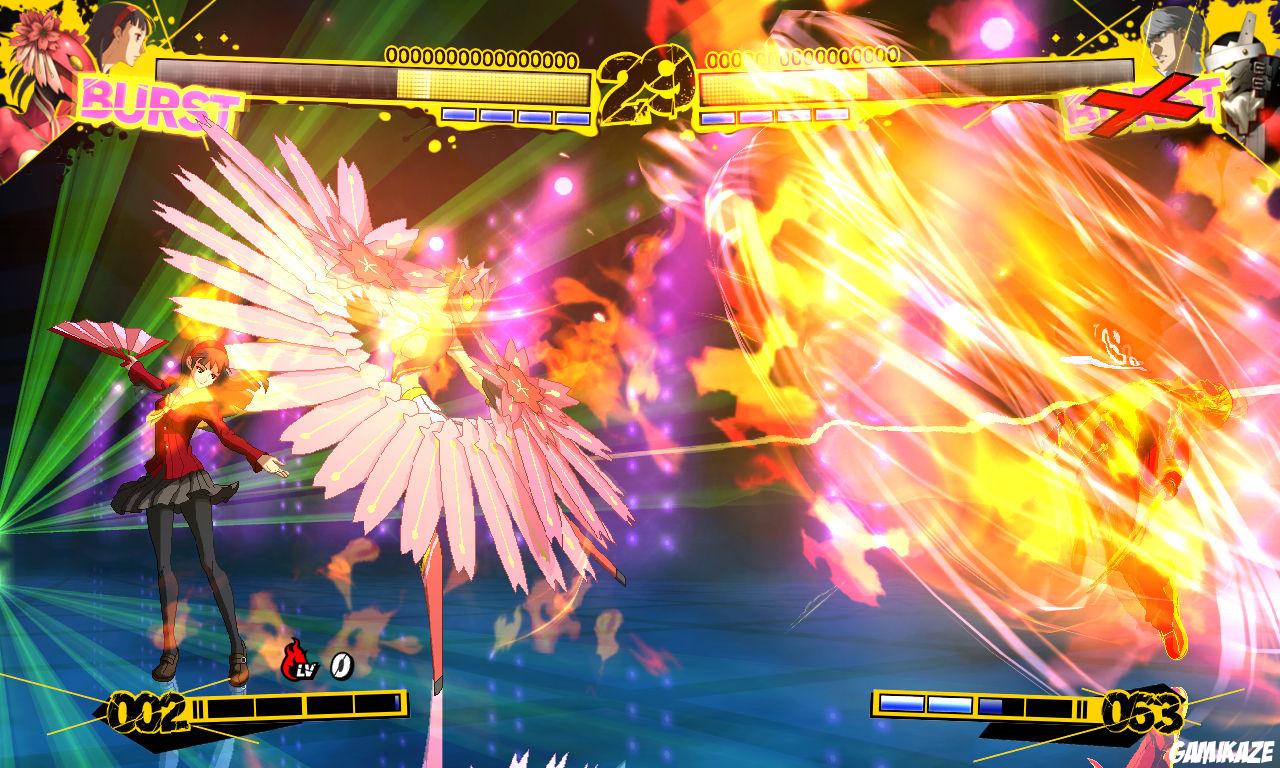Click the red fire LV level icon

tap(296, 658)
